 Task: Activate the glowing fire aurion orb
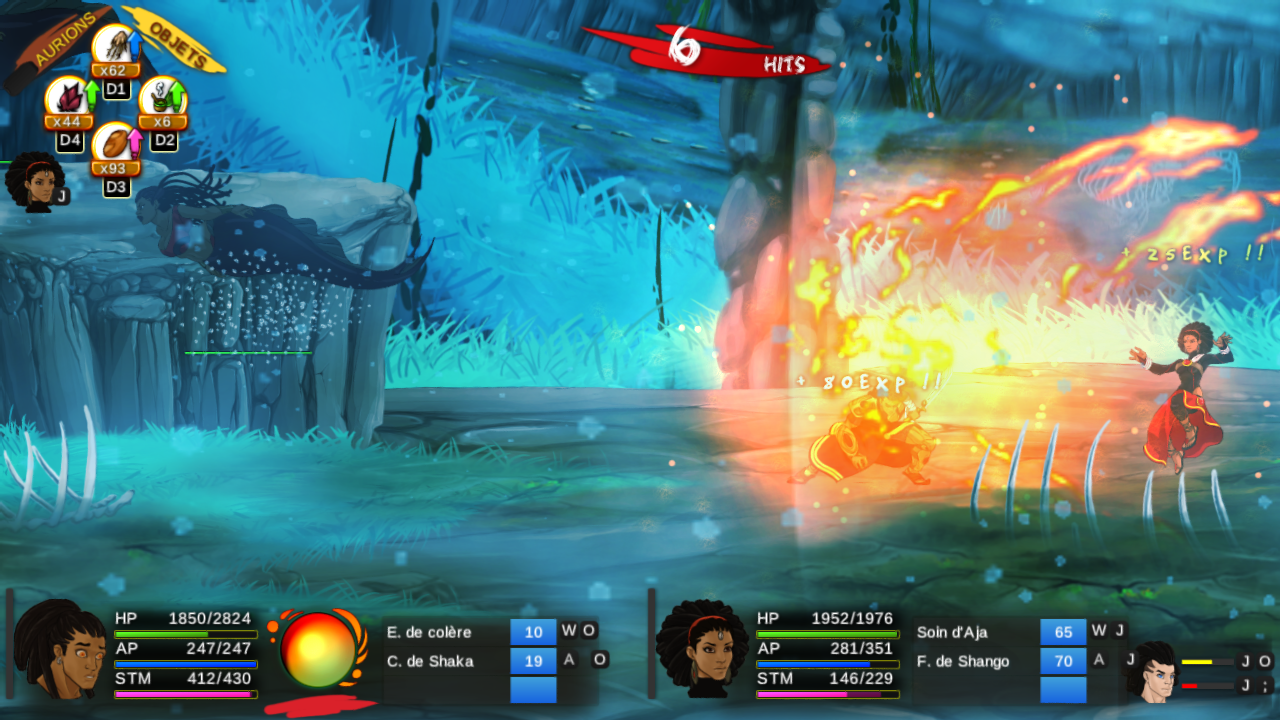pos(318,650)
